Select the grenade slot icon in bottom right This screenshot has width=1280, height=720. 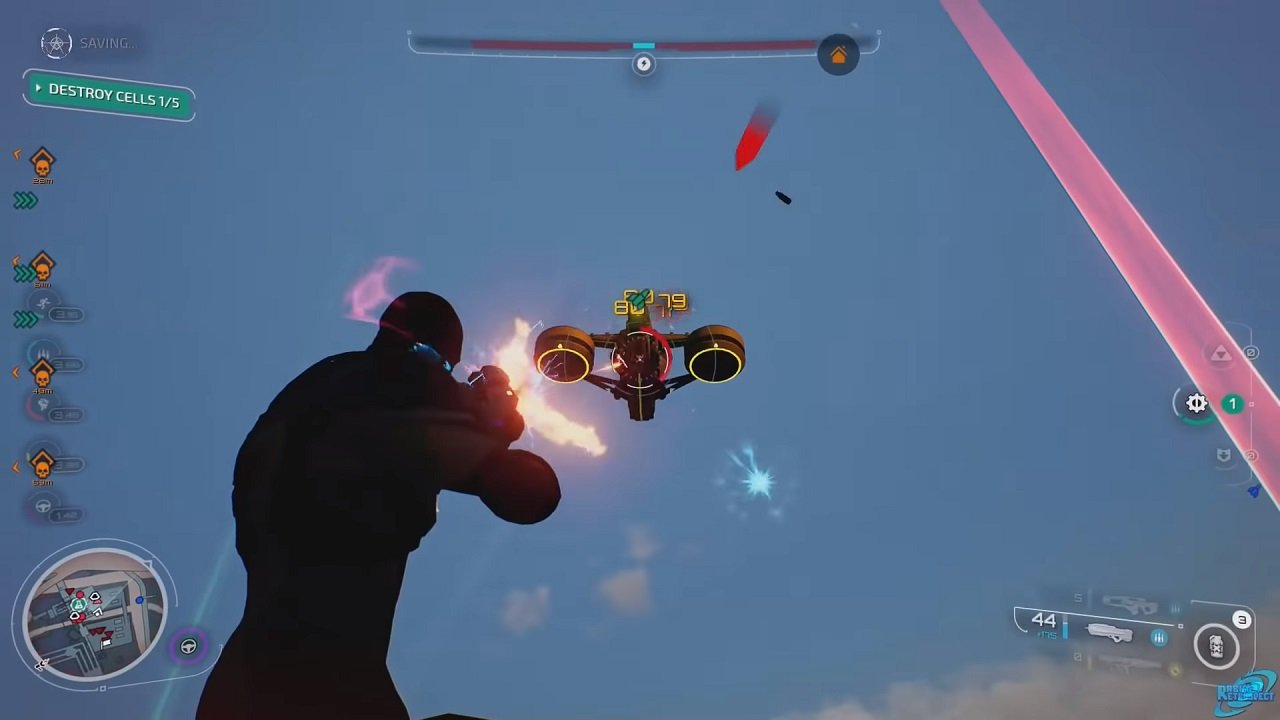coord(1217,646)
